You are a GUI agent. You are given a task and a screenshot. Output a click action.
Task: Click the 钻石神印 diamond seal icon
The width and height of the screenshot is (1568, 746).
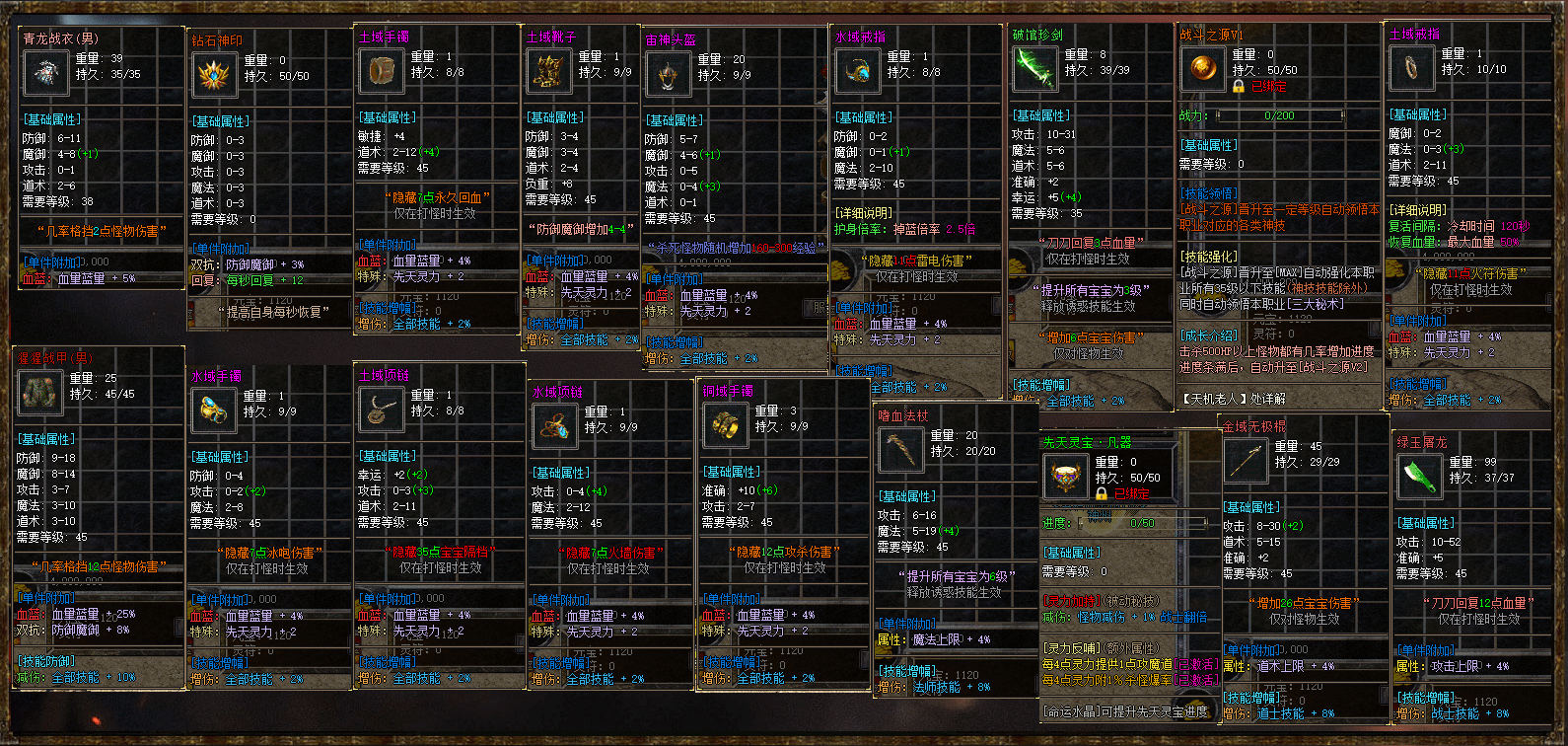(x=213, y=75)
